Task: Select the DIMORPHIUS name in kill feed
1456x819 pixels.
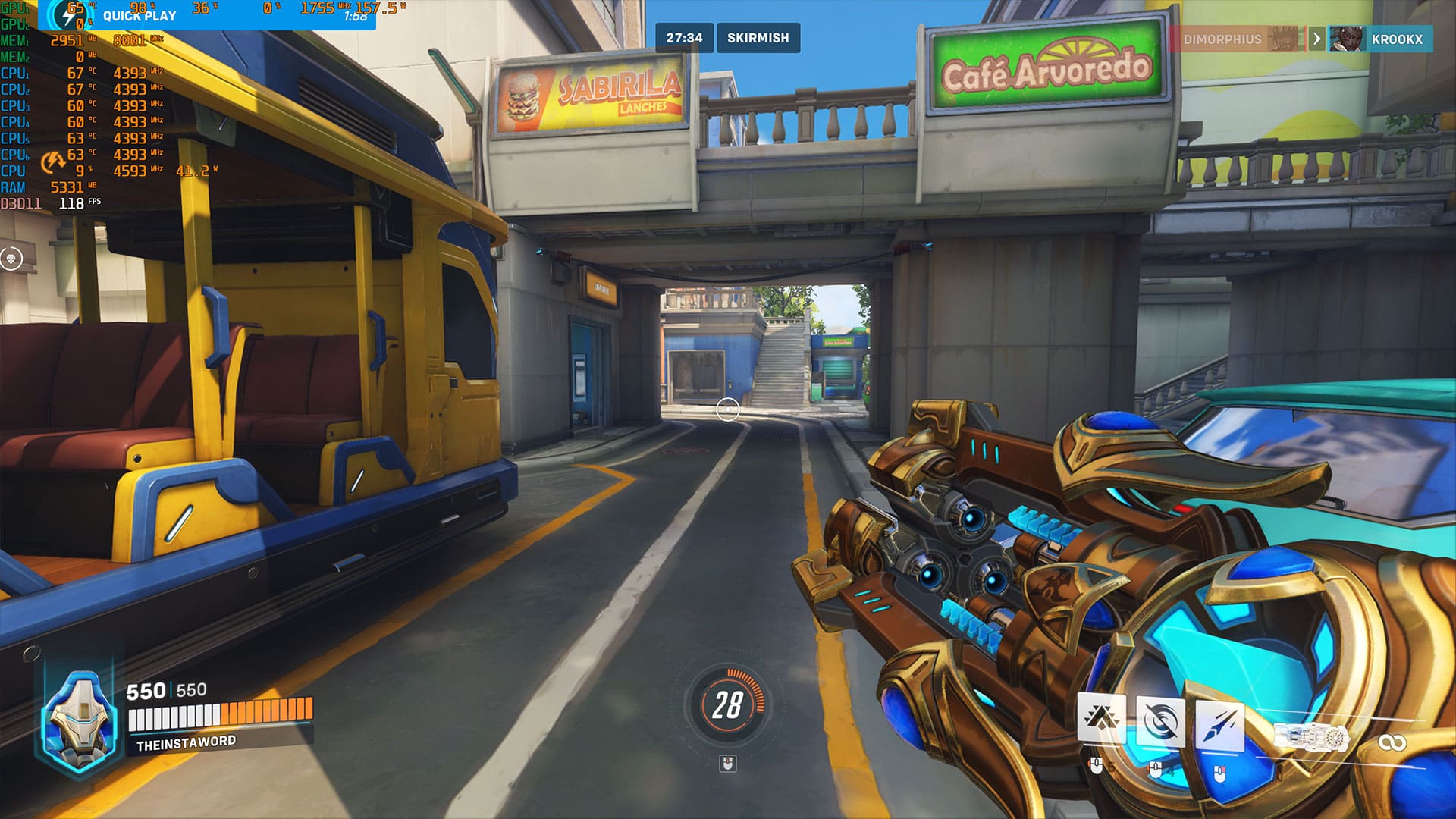Action: point(1222,39)
